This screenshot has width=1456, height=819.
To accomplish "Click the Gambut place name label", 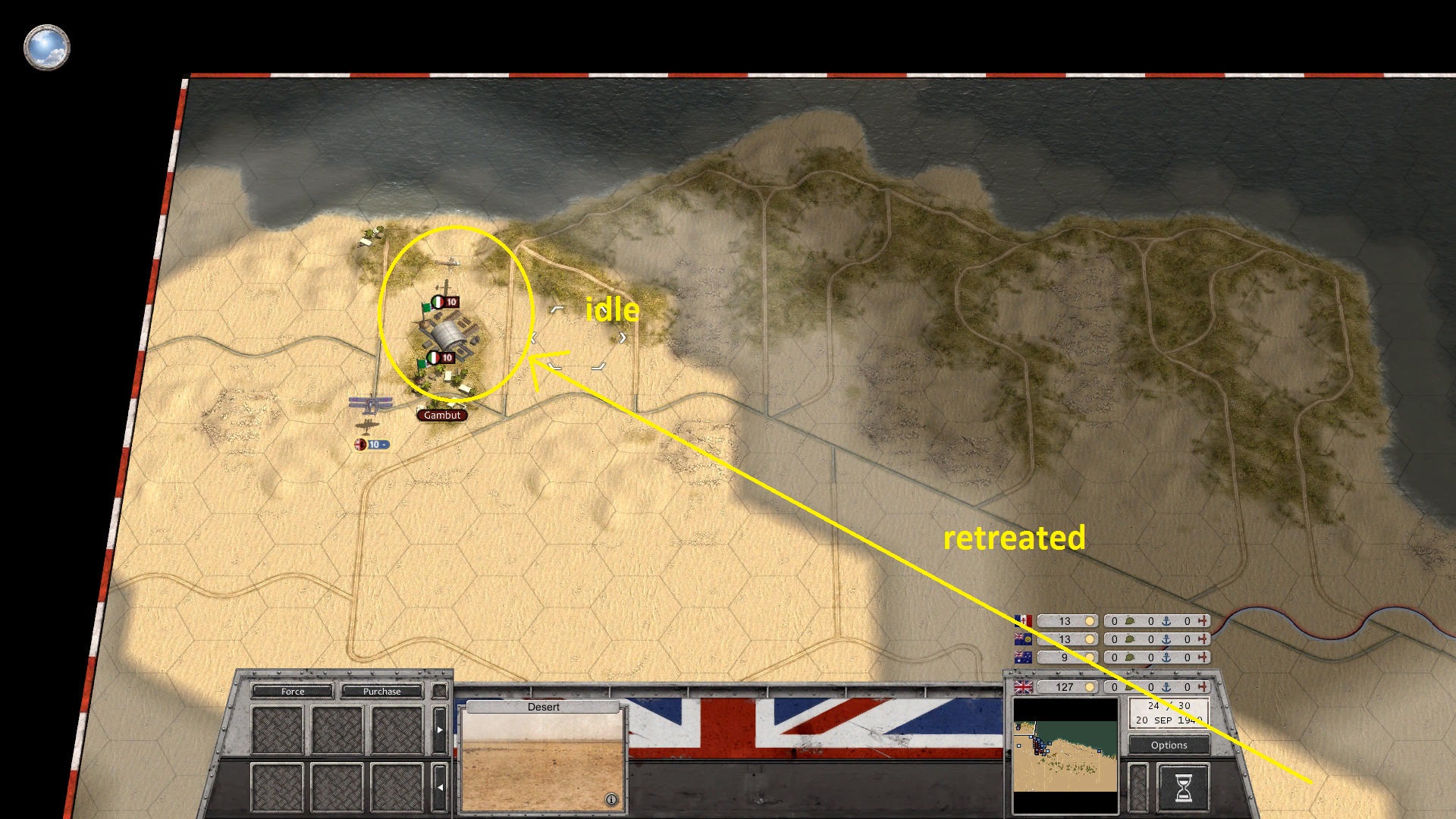I will click(x=442, y=416).
